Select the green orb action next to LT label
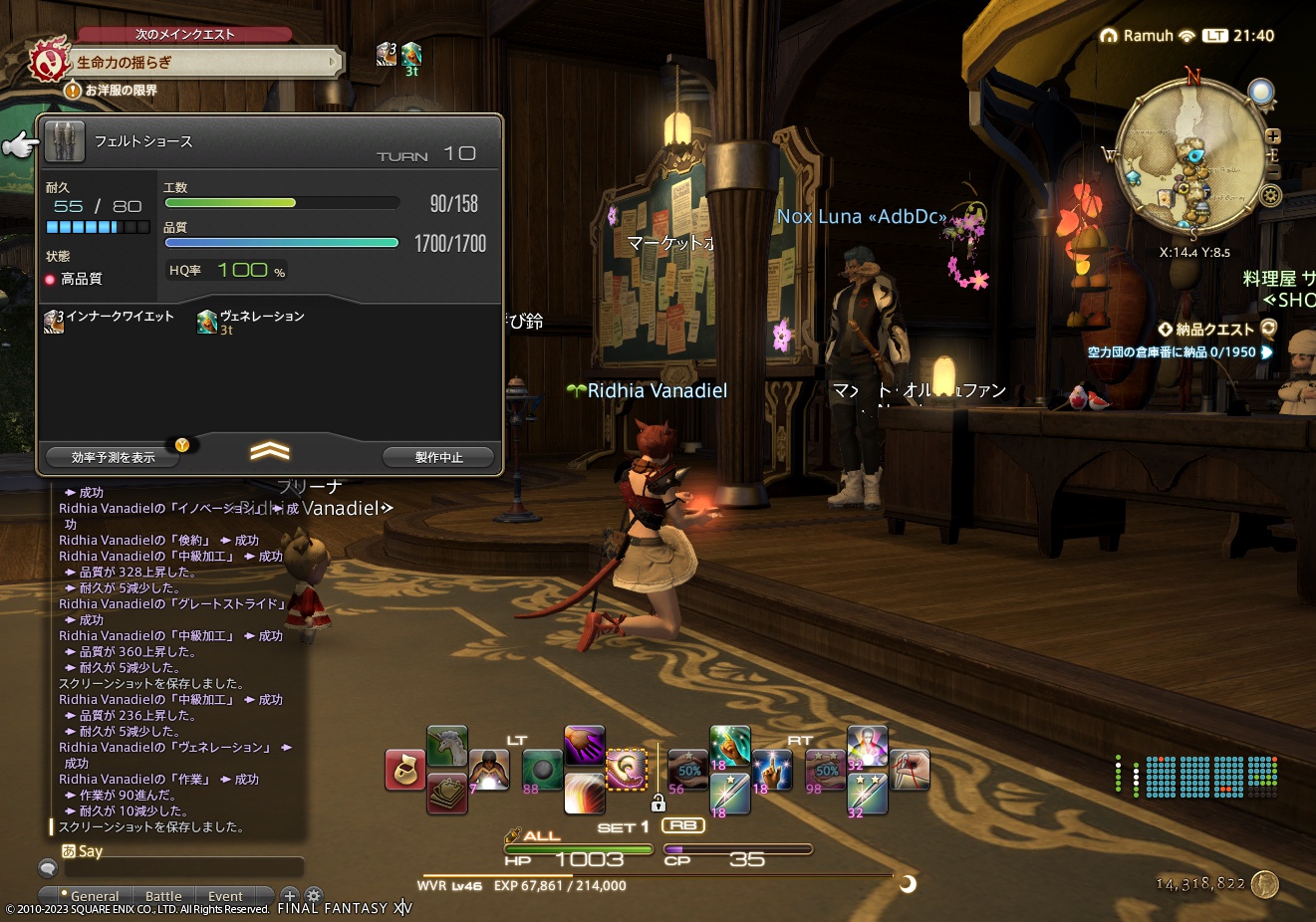 click(x=542, y=769)
